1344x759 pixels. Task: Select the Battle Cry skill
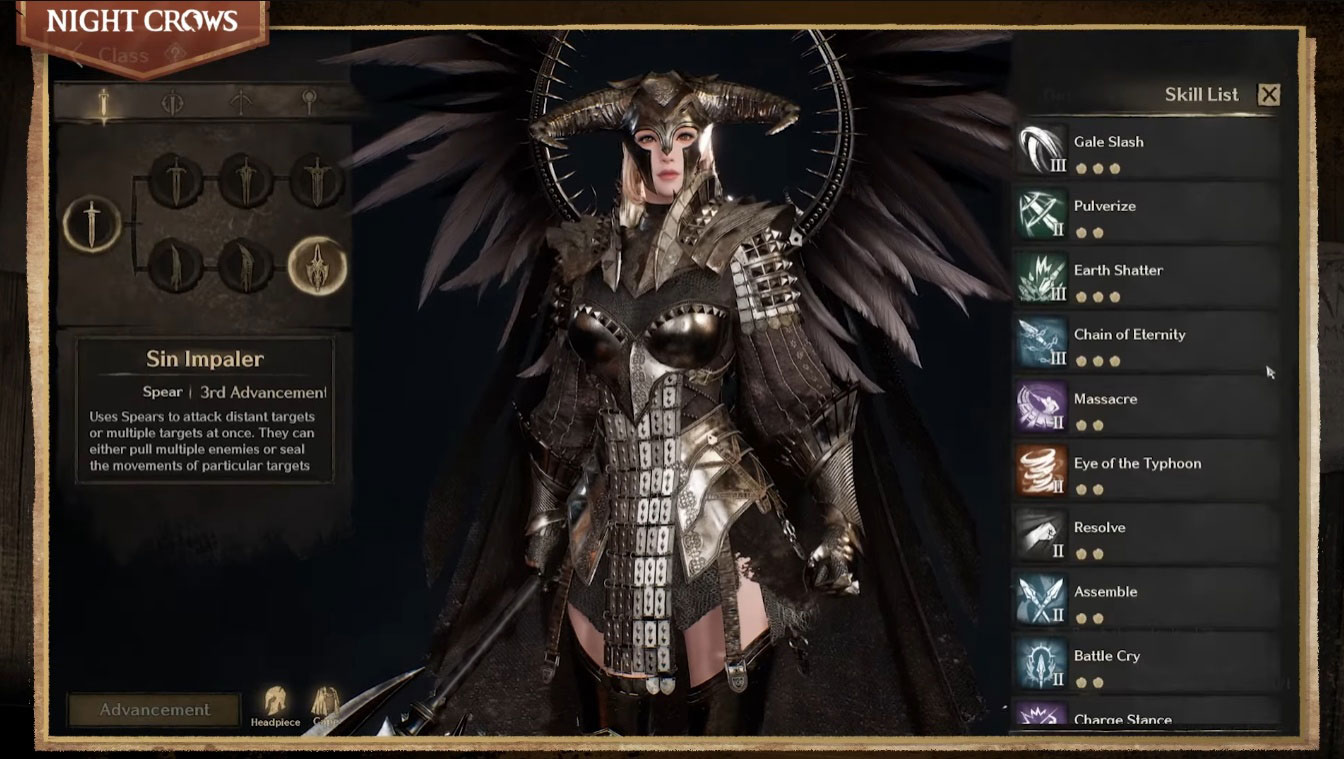click(x=1146, y=664)
